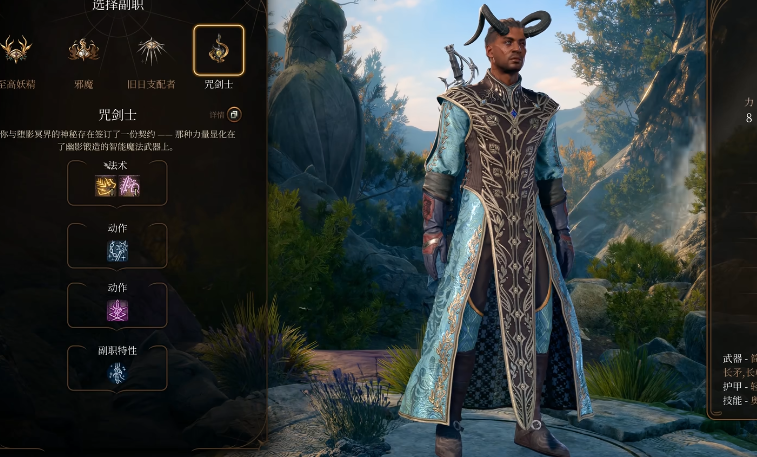Choose the 邪魔 (Fiend) subclass
The image size is (757, 457).
[82, 49]
